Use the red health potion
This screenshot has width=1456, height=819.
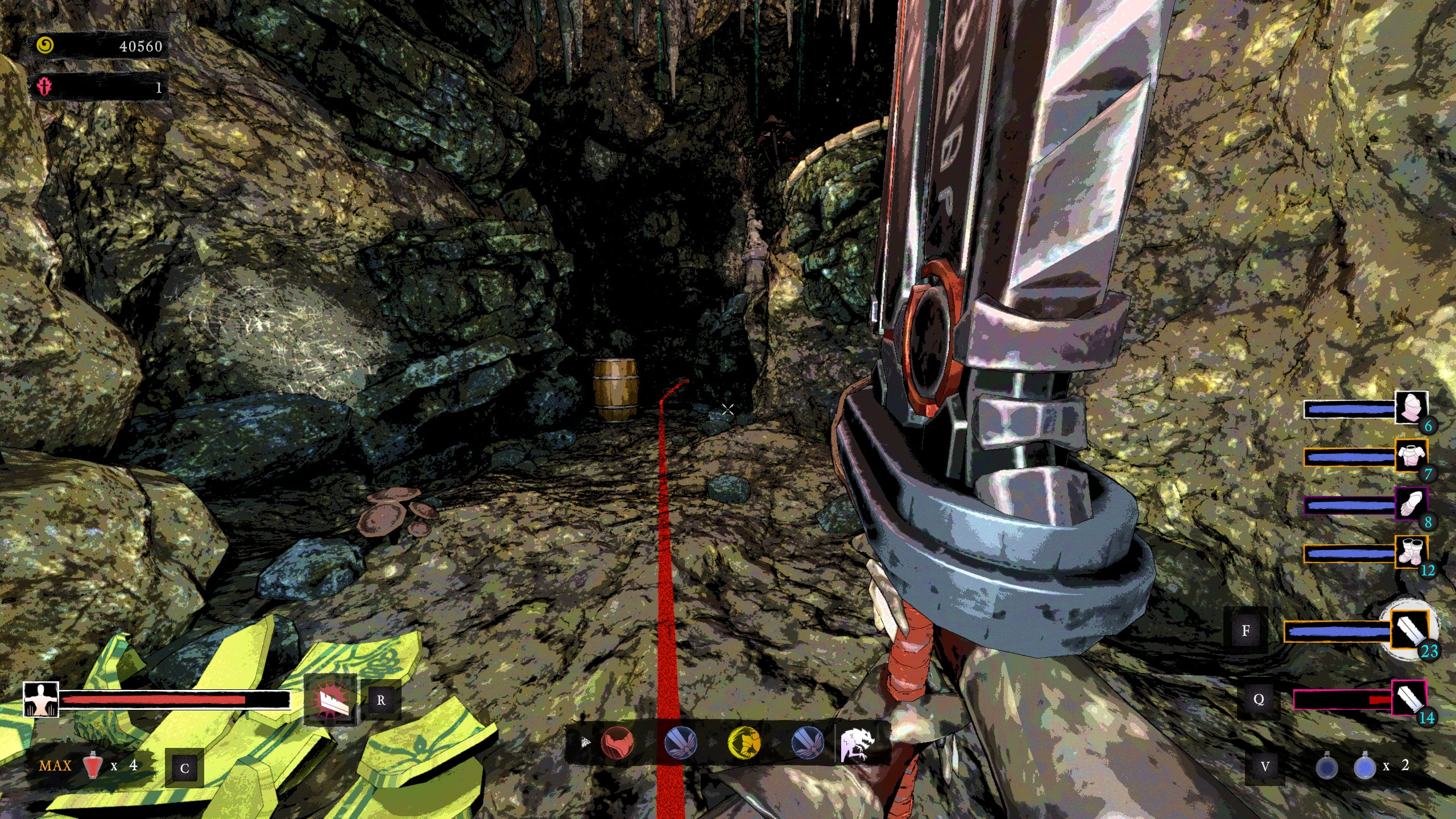coord(93,766)
